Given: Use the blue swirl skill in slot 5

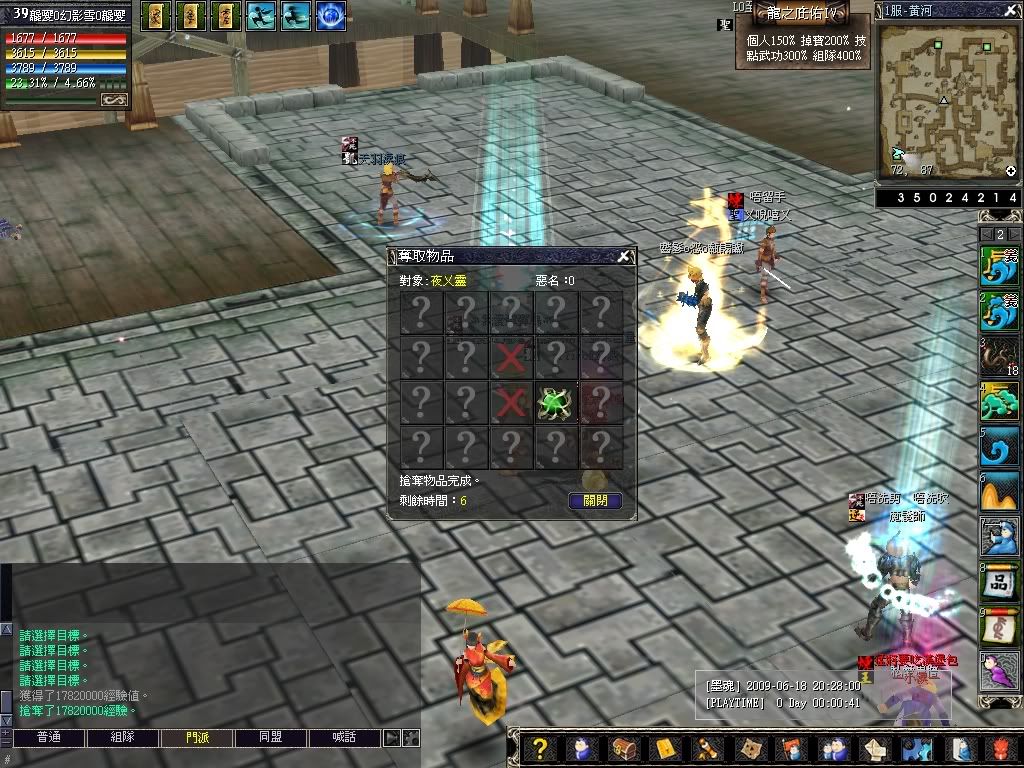Looking at the screenshot, I should (999, 446).
